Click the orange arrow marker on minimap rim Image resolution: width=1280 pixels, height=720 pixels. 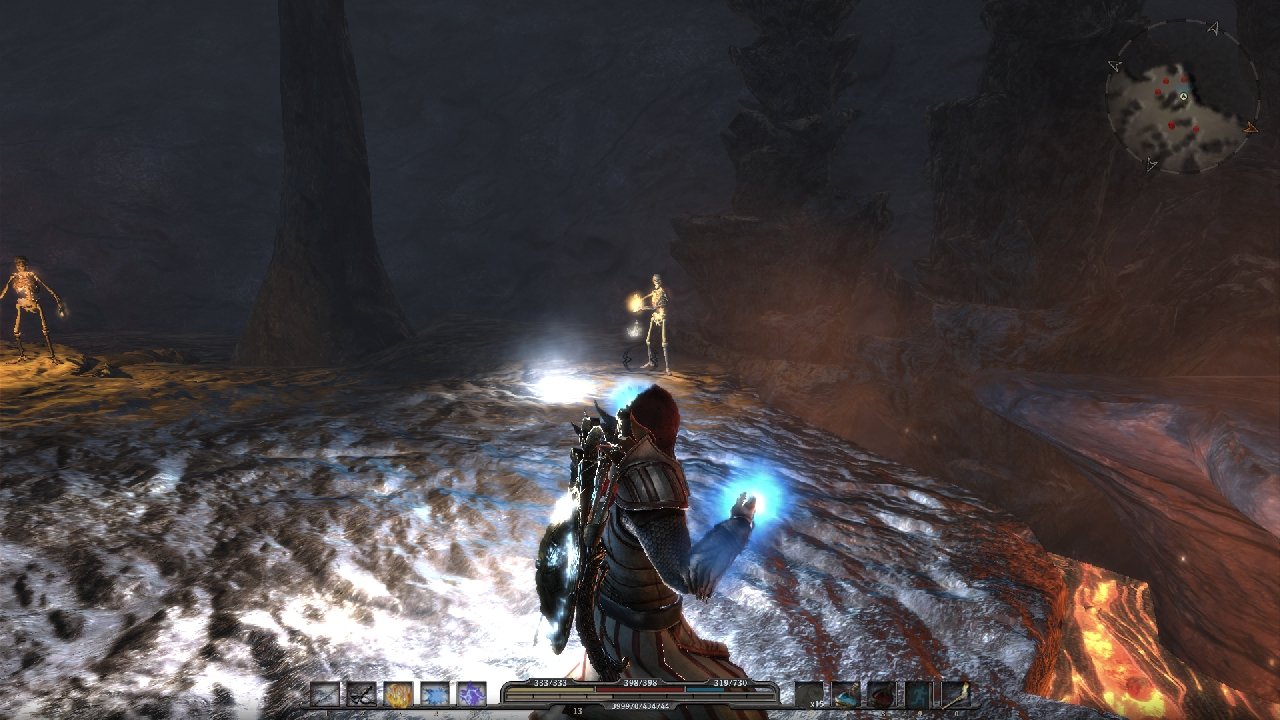tap(1250, 127)
